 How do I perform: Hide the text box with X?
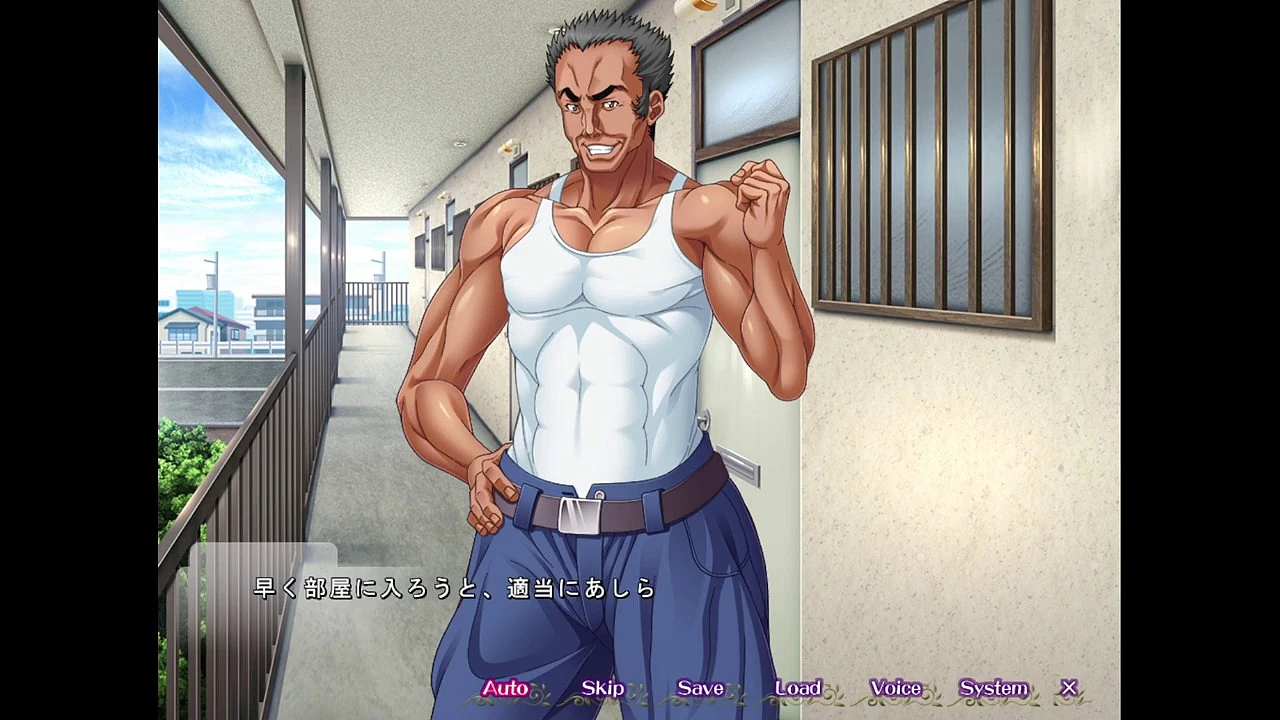(1069, 688)
